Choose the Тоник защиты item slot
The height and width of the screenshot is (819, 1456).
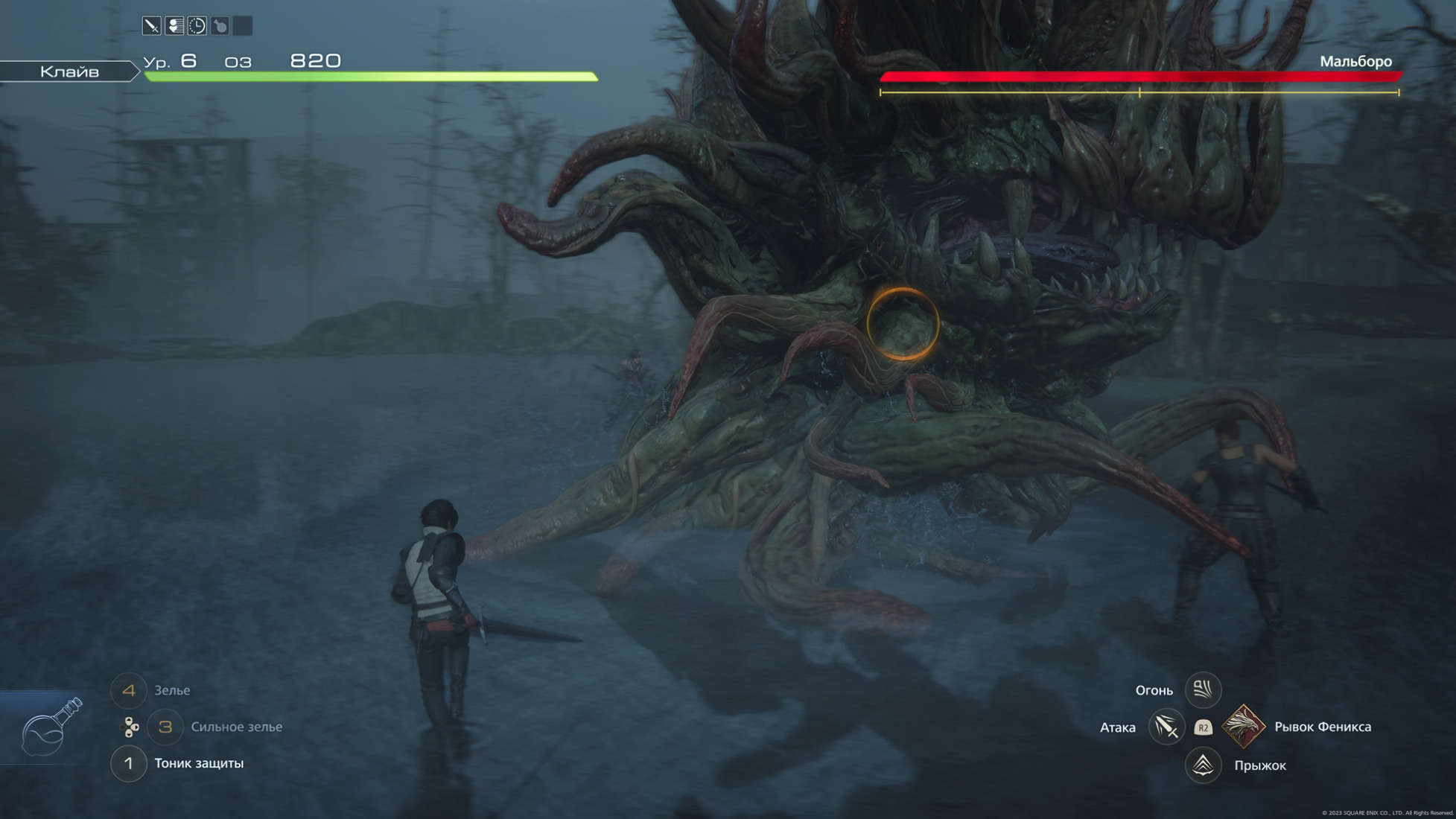click(129, 764)
